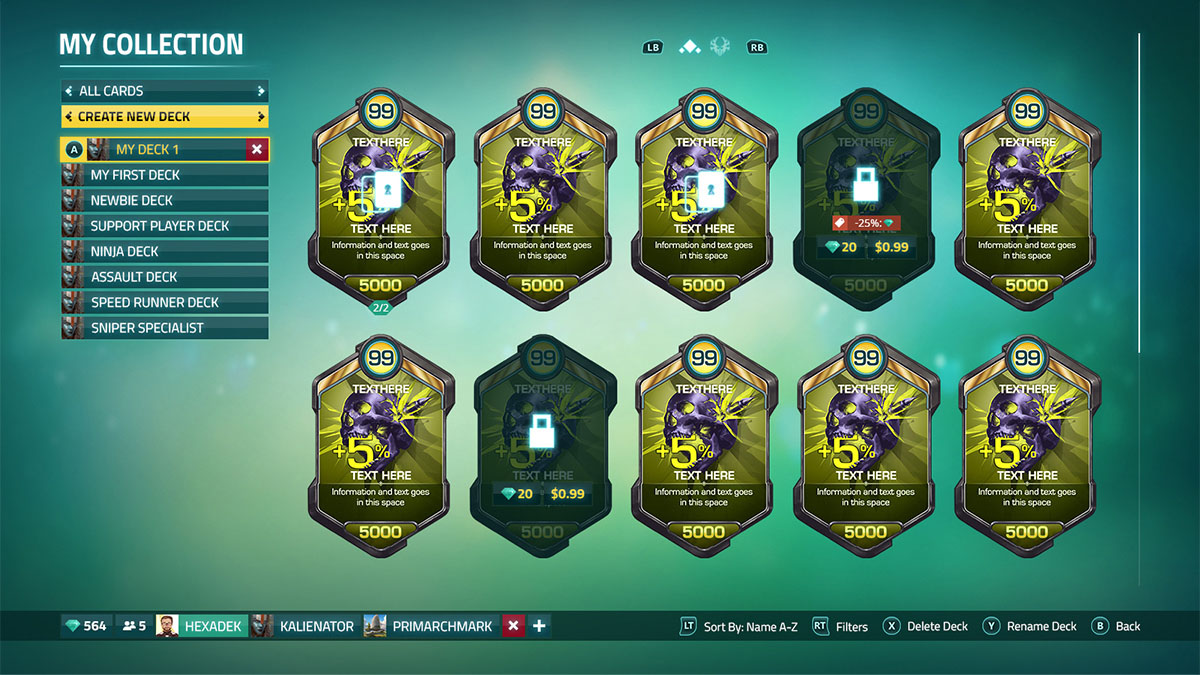
Task: Choose the Speed Runner Deck
Action: tap(165, 302)
